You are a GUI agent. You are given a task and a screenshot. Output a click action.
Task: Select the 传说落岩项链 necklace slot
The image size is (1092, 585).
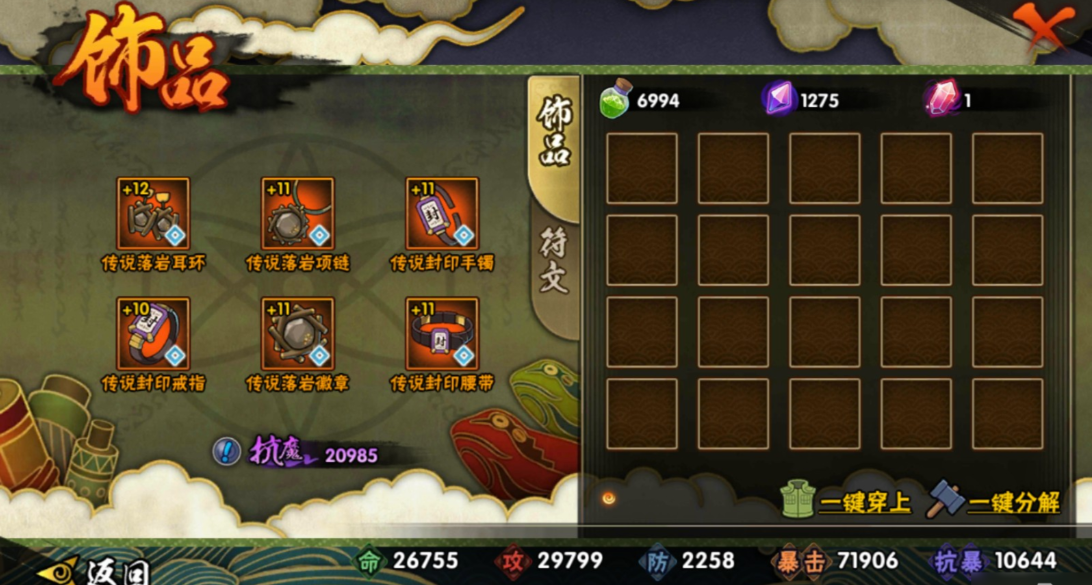(x=298, y=214)
